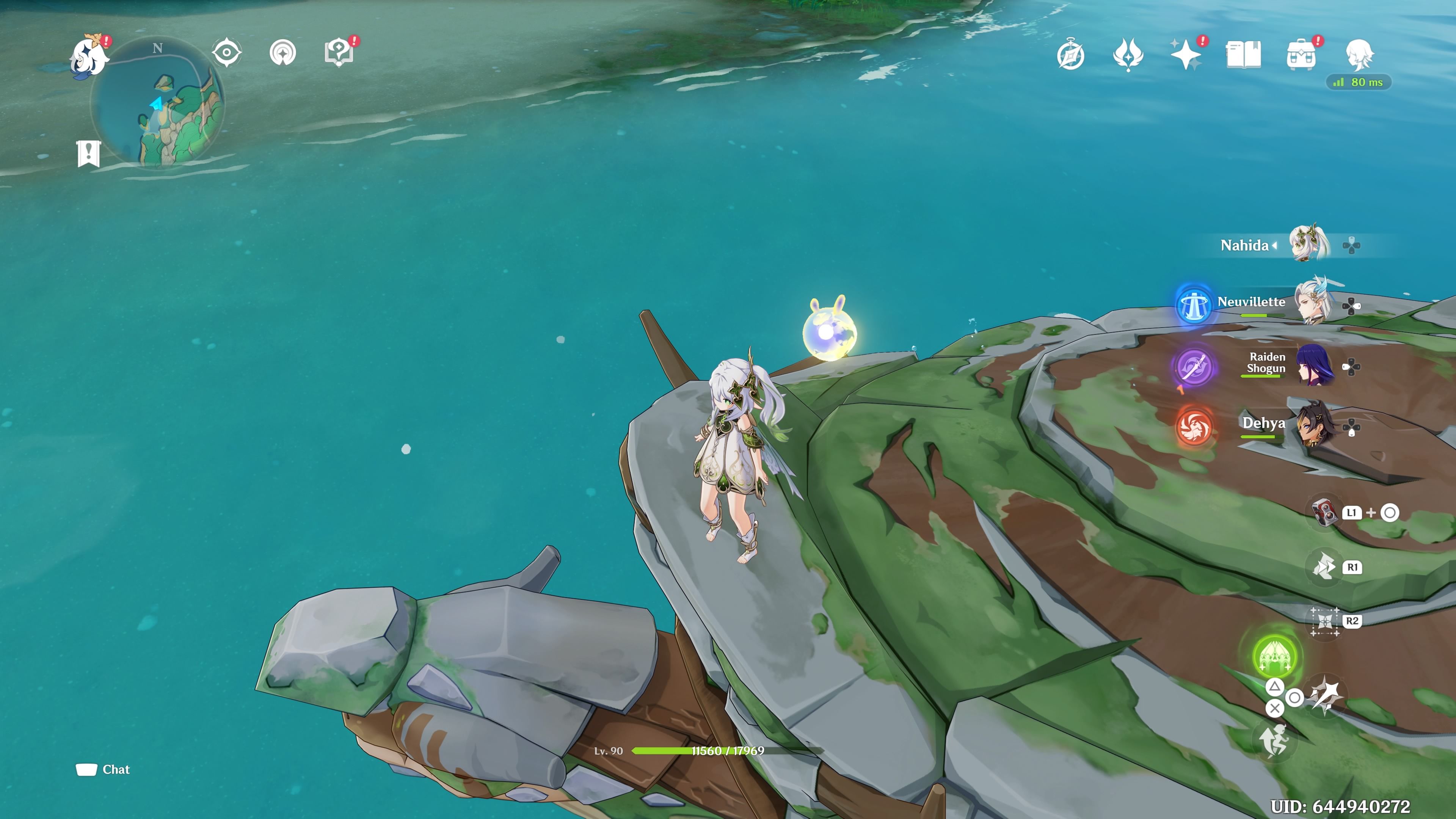Trigger Neuvillette's blue elemental burst icon
This screenshot has width=1456, height=819.
pyautogui.click(x=1194, y=304)
